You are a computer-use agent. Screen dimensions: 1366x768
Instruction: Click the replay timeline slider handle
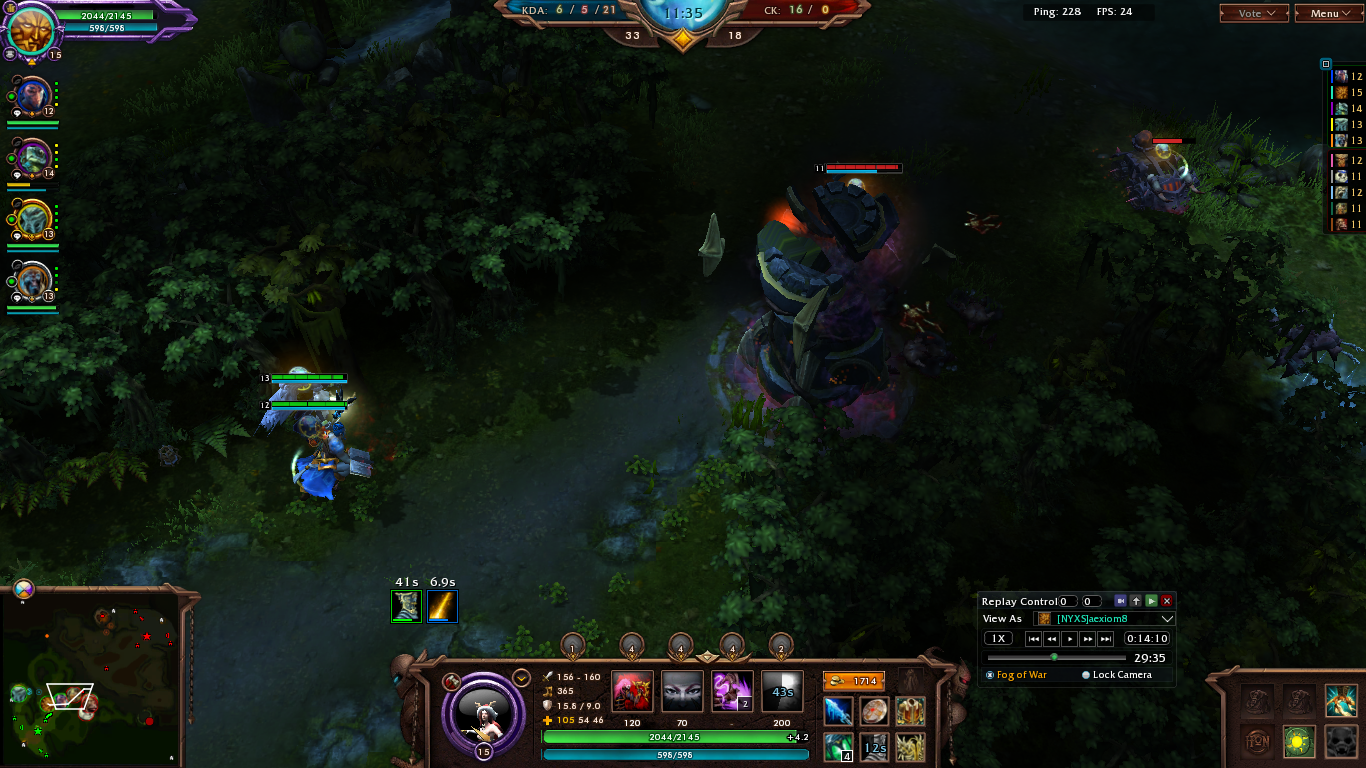click(1054, 657)
